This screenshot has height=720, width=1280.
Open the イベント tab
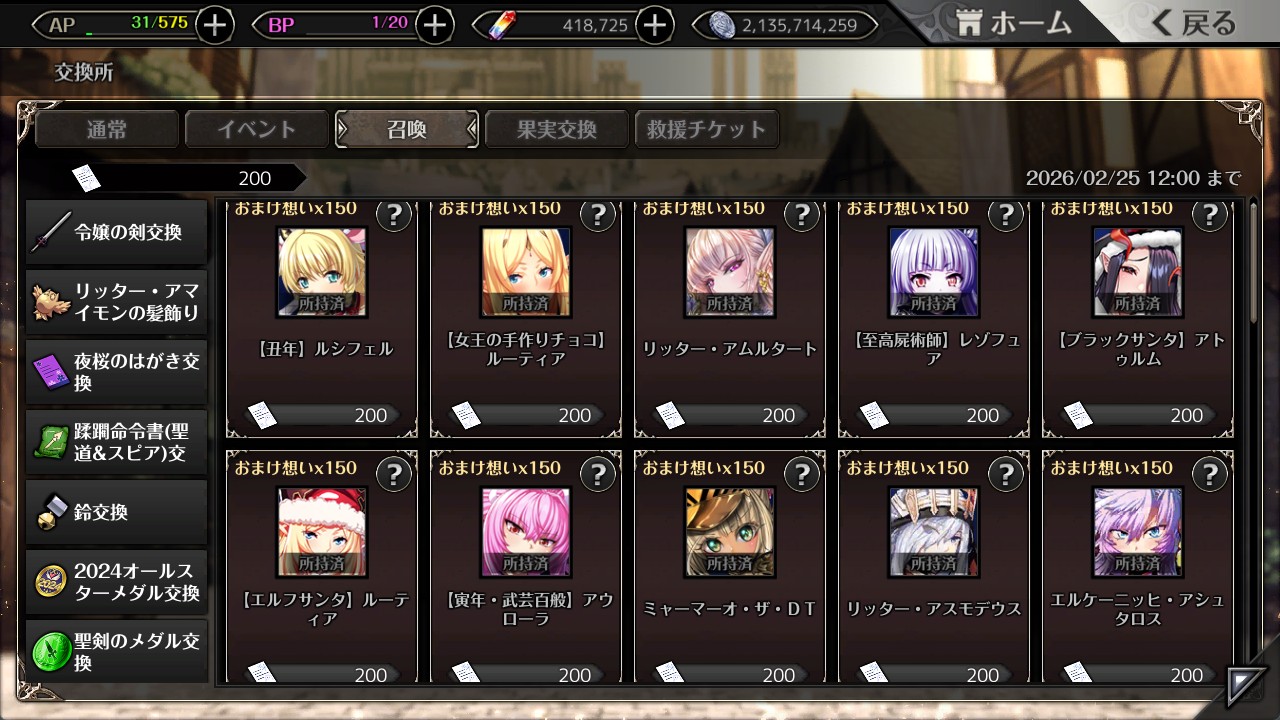click(257, 129)
